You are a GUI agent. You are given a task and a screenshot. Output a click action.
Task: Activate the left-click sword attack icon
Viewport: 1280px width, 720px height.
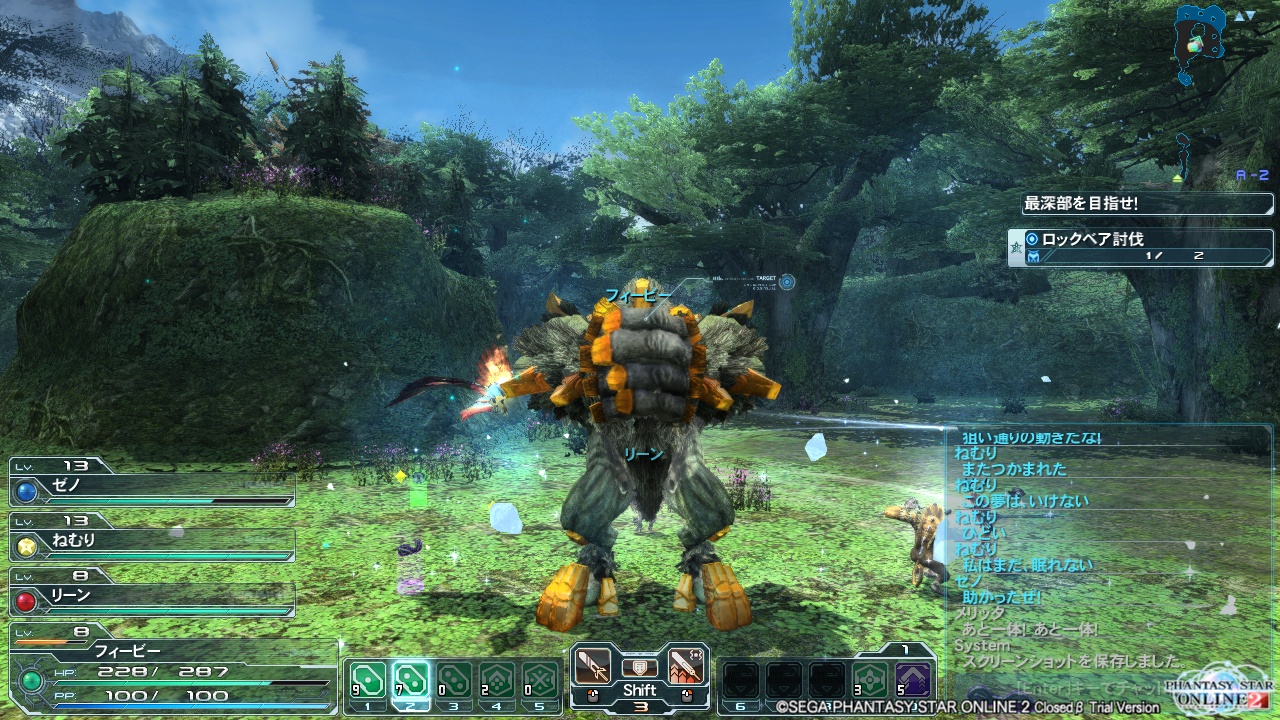(x=593, y=666)
